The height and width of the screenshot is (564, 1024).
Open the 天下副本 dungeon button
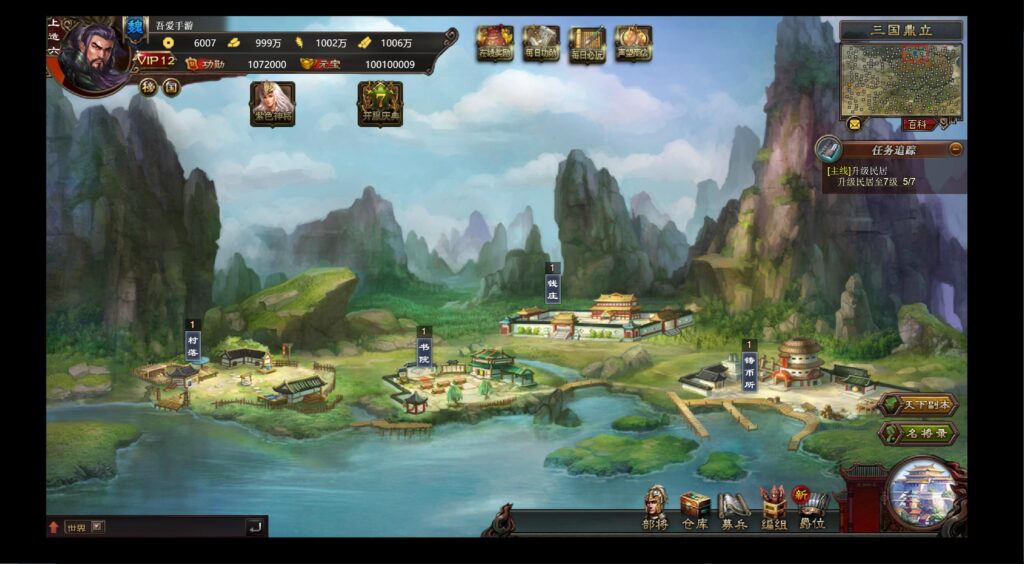click(919, 404)
